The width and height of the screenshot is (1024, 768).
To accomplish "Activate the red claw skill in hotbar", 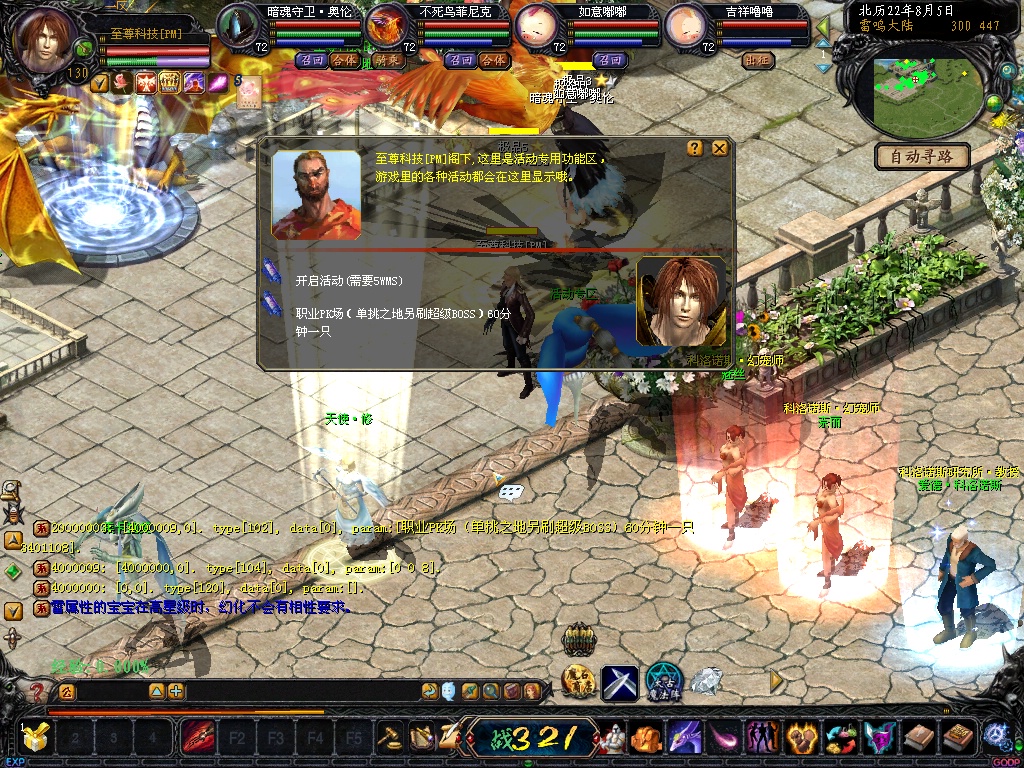I will [x=197, y=738].
